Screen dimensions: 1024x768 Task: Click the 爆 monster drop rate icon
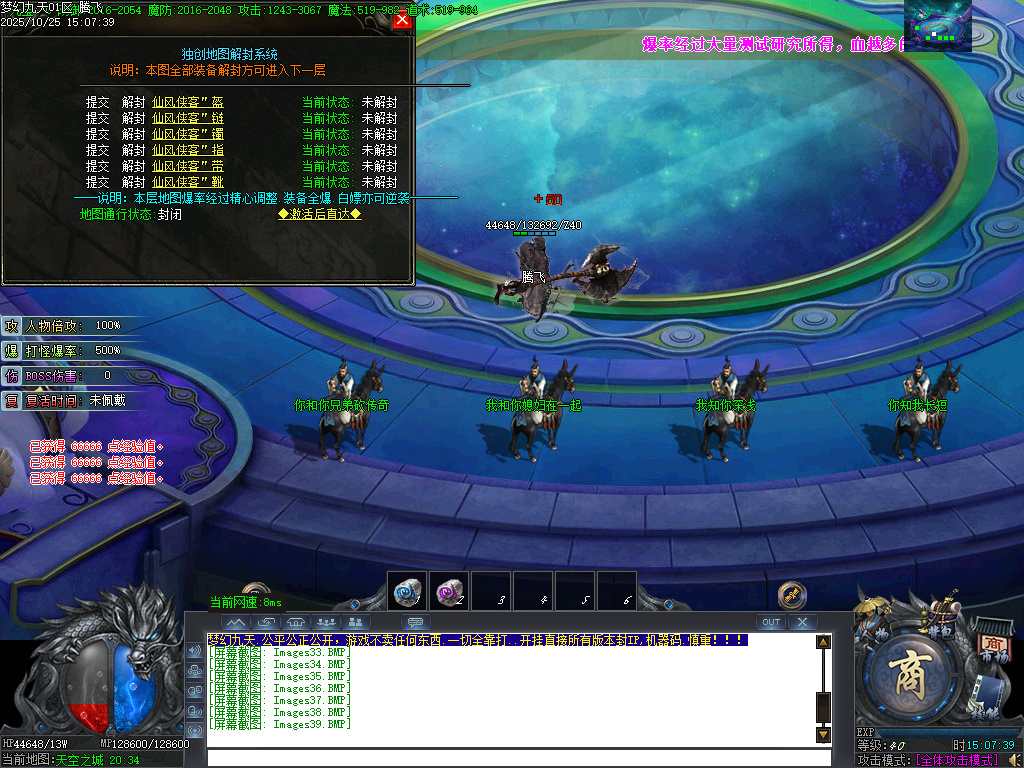tap(11, 351)
